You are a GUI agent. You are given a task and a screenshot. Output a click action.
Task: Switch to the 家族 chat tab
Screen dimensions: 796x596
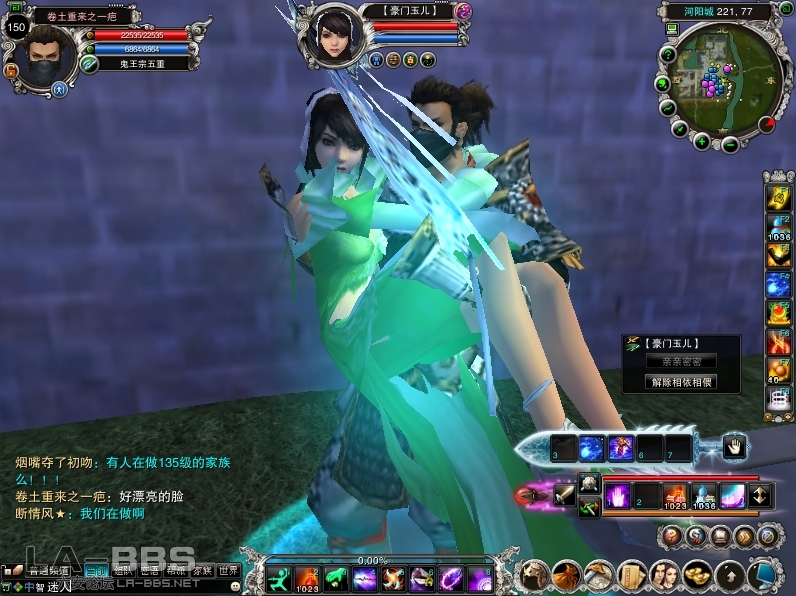[x=203, y=570]
